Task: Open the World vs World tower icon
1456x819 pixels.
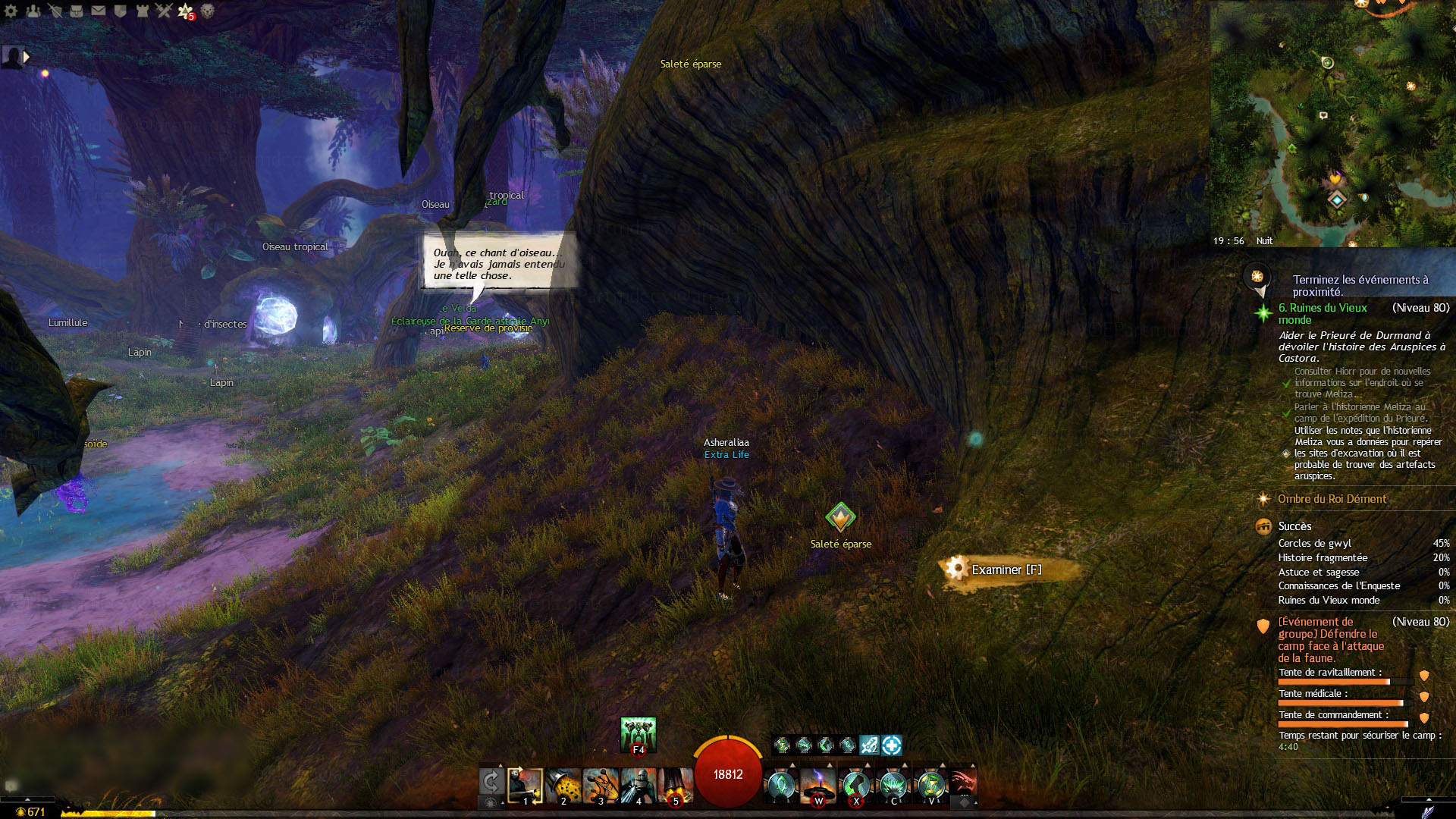Action: click(142, 11)
